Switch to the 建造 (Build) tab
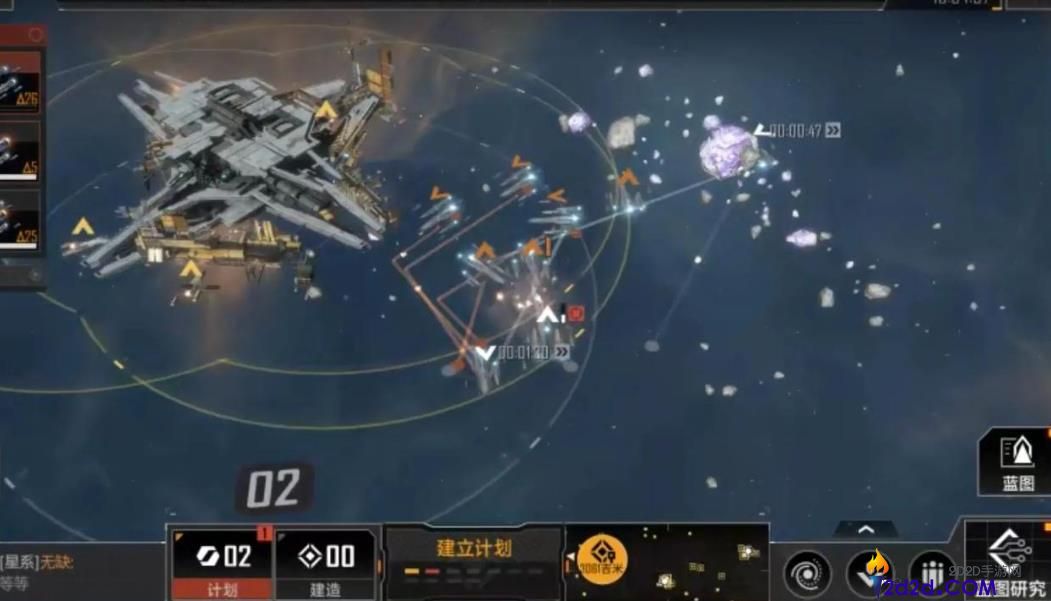The width and height of the screenshot is (1051, 601). pyautogui.click(x=326, y=564)
